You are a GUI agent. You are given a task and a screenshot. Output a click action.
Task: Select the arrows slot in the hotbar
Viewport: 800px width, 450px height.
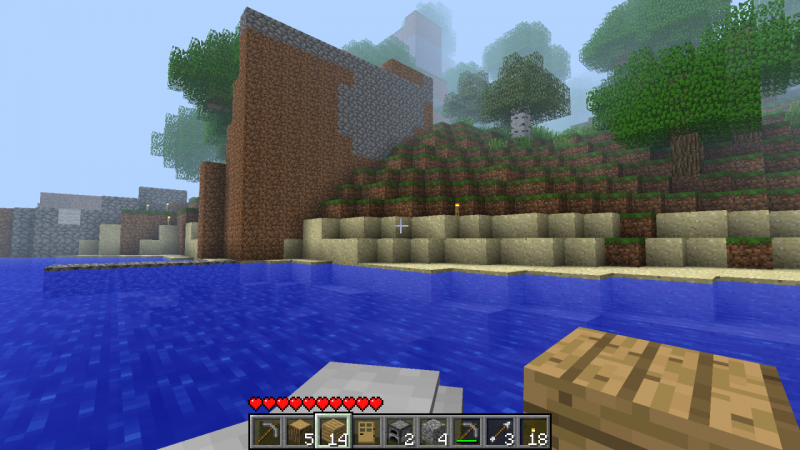click(x=500, y=431)
